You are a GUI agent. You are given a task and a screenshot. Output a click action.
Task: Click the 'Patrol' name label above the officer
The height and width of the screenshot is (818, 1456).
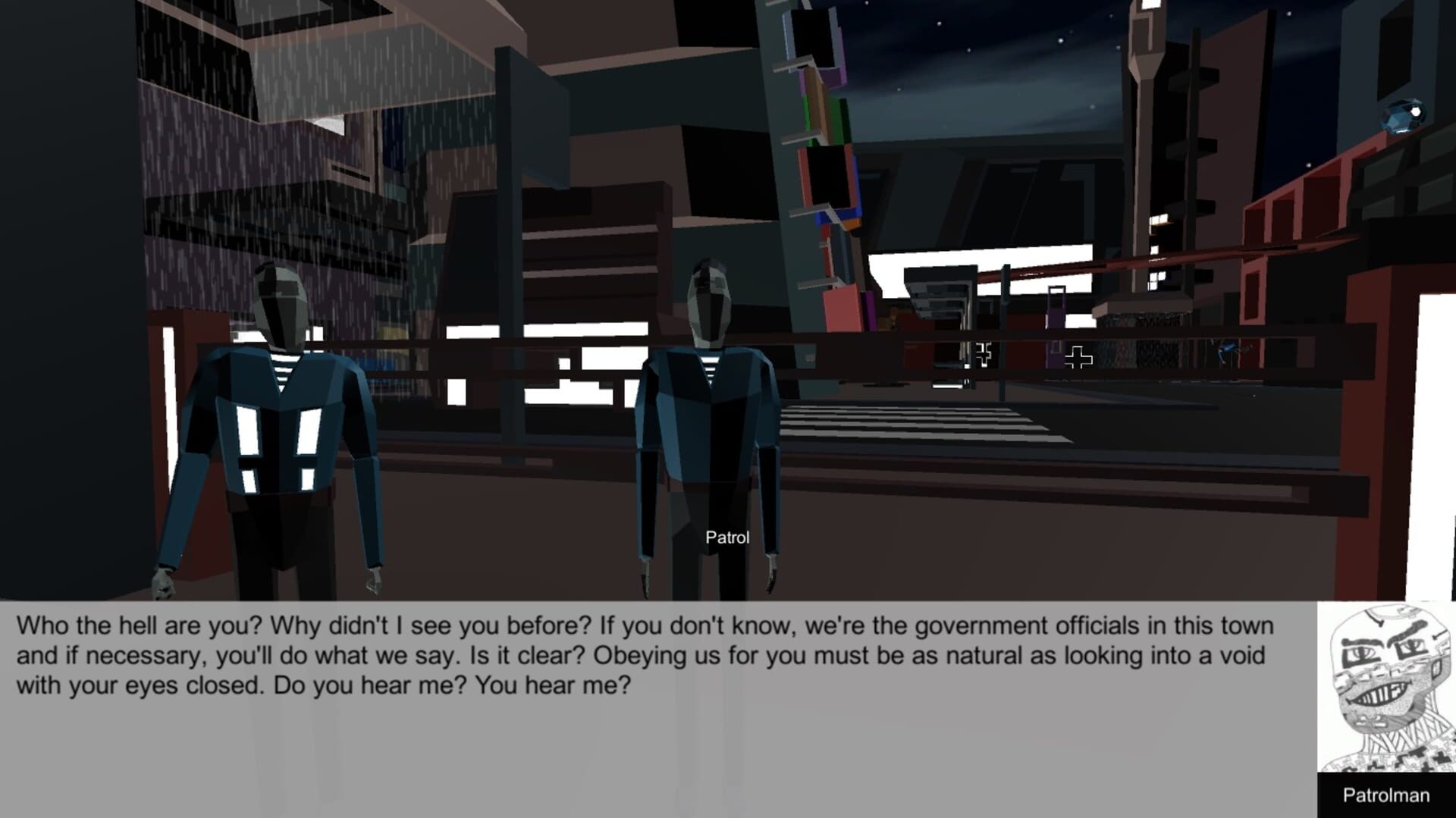pyautogui.click(x=726, y=537)
